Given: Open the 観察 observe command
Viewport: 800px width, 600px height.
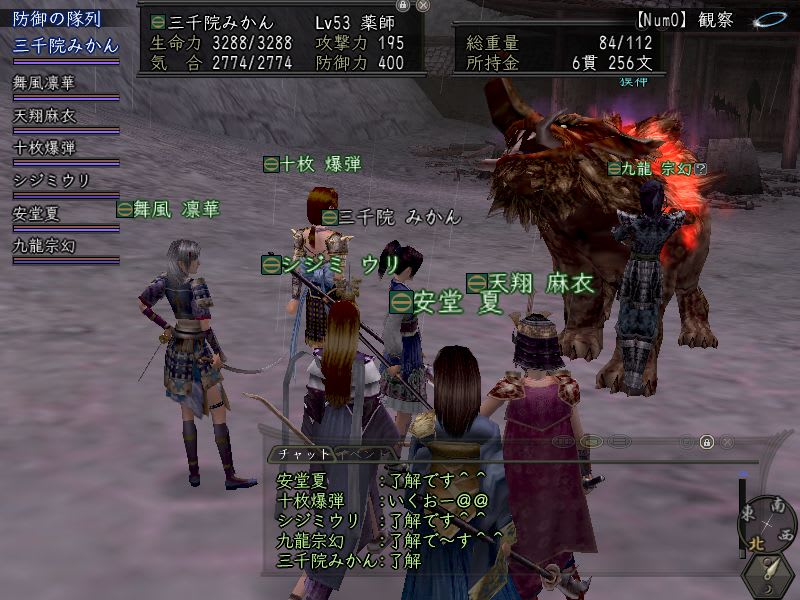Looking at the screenshot, I should tap(699, 19).
